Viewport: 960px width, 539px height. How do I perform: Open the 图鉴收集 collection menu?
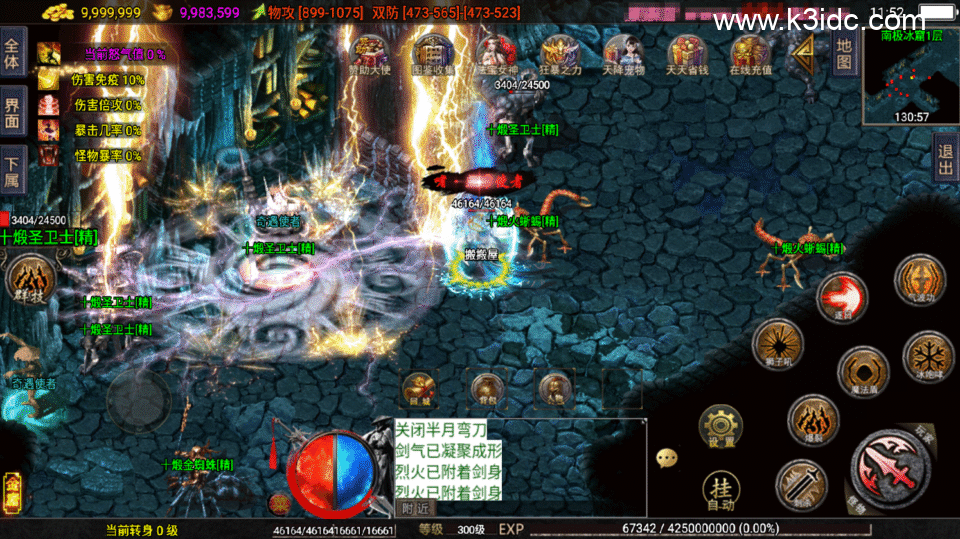pos(434,54)
